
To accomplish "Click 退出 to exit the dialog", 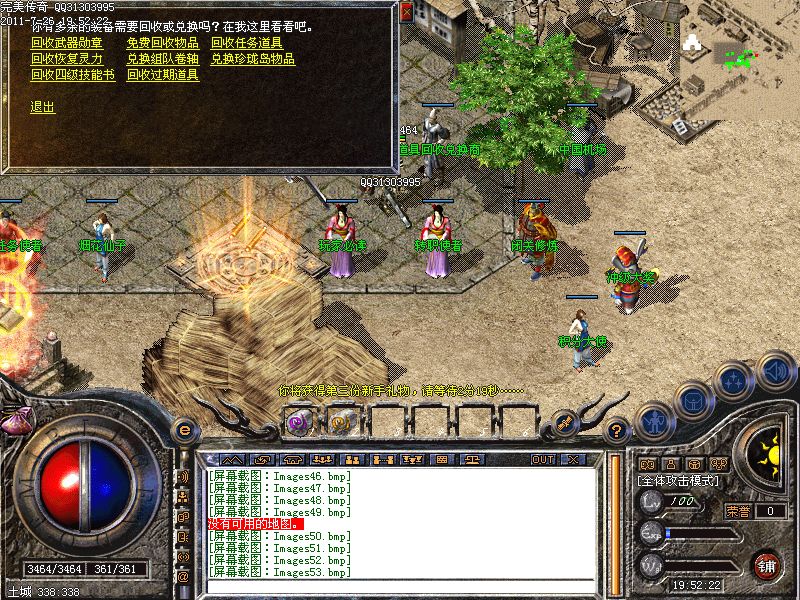I will coord(43,107).
